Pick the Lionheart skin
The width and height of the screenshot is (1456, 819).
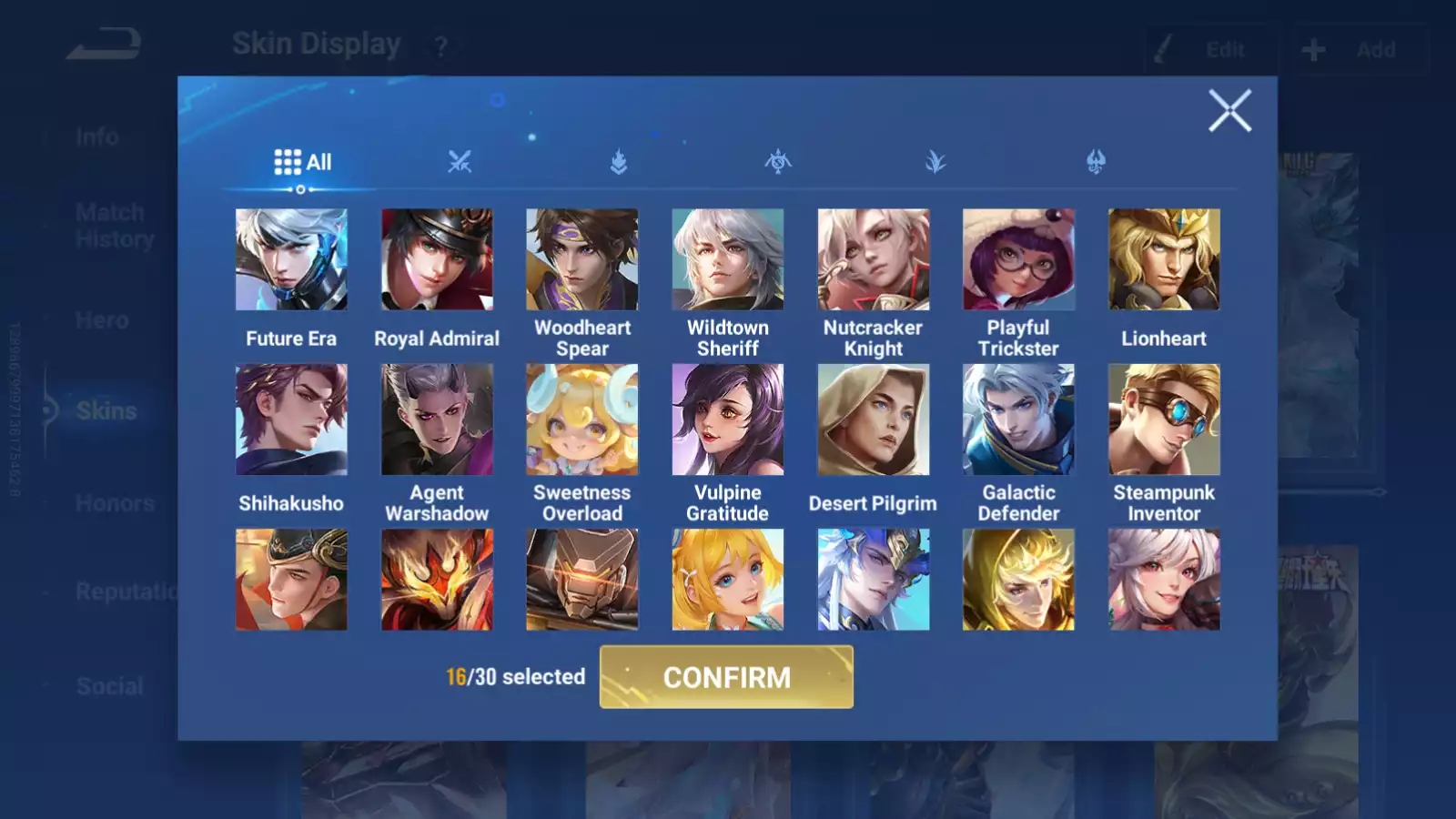click(1164, 260)
